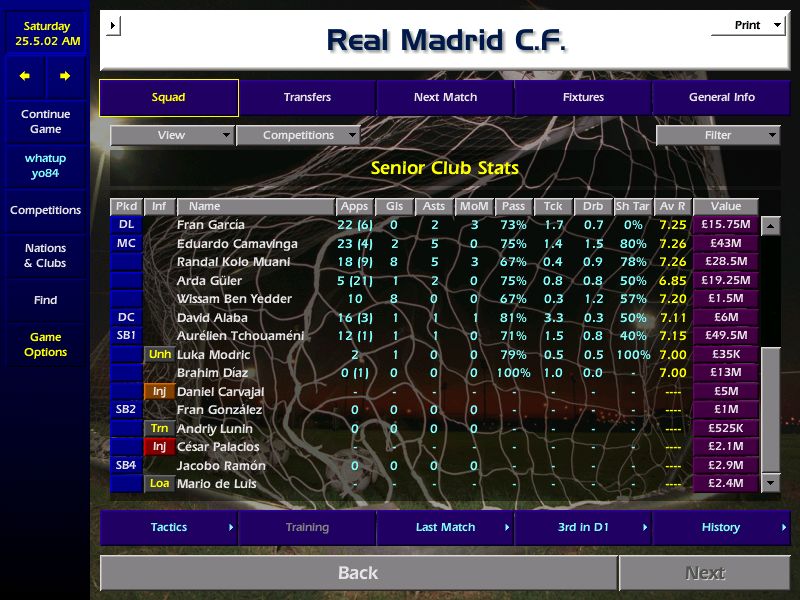Continue the game to next day
Screen dimensions: 800x600
pos(45,121)
